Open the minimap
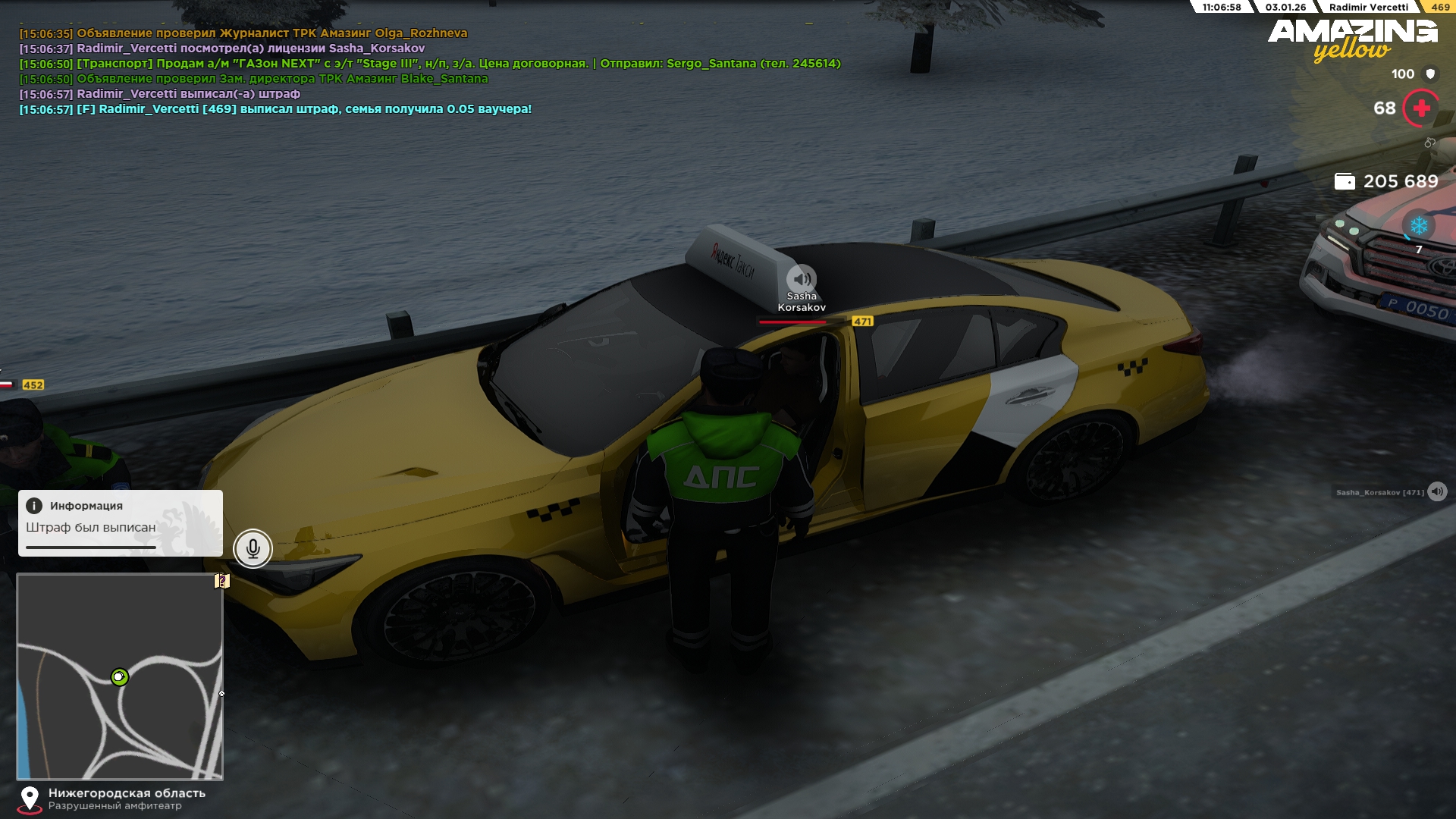The width and height of the screenshot is (1456, 819). pos(120,676)
